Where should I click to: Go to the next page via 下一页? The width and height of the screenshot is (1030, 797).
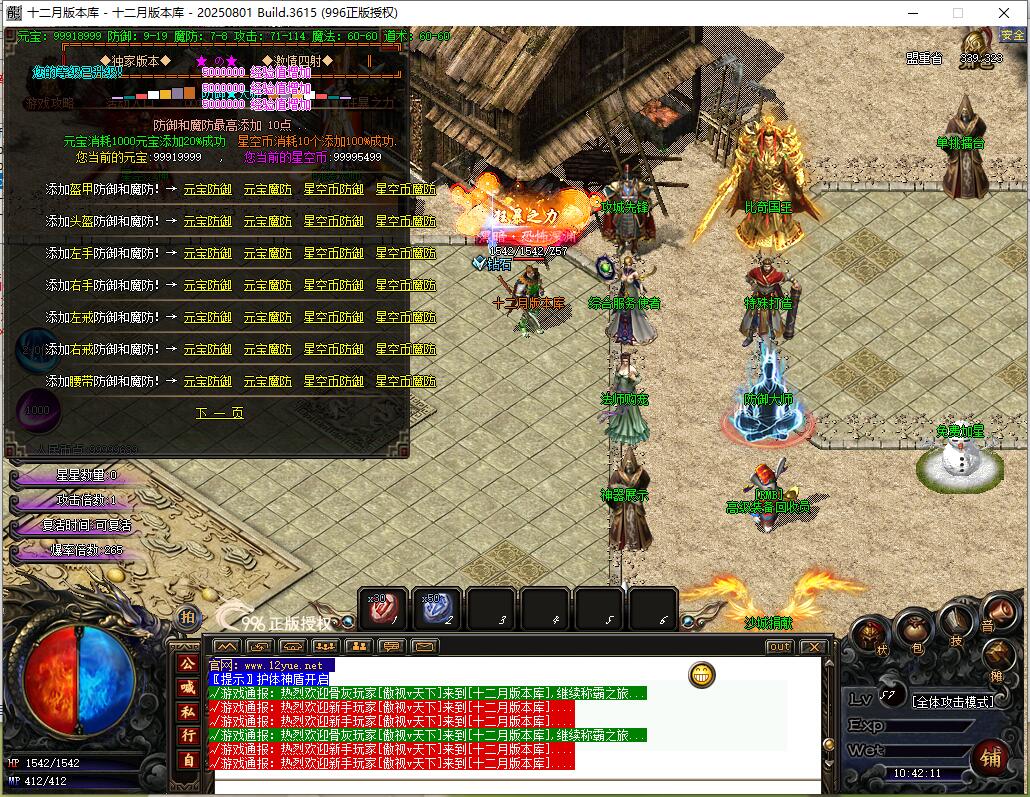(219, 413)
